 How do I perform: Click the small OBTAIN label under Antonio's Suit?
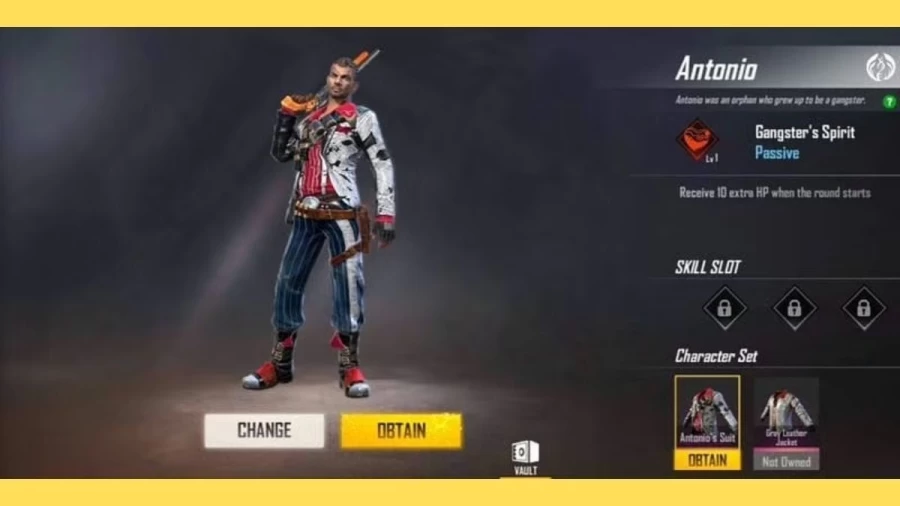click(707, 460)
